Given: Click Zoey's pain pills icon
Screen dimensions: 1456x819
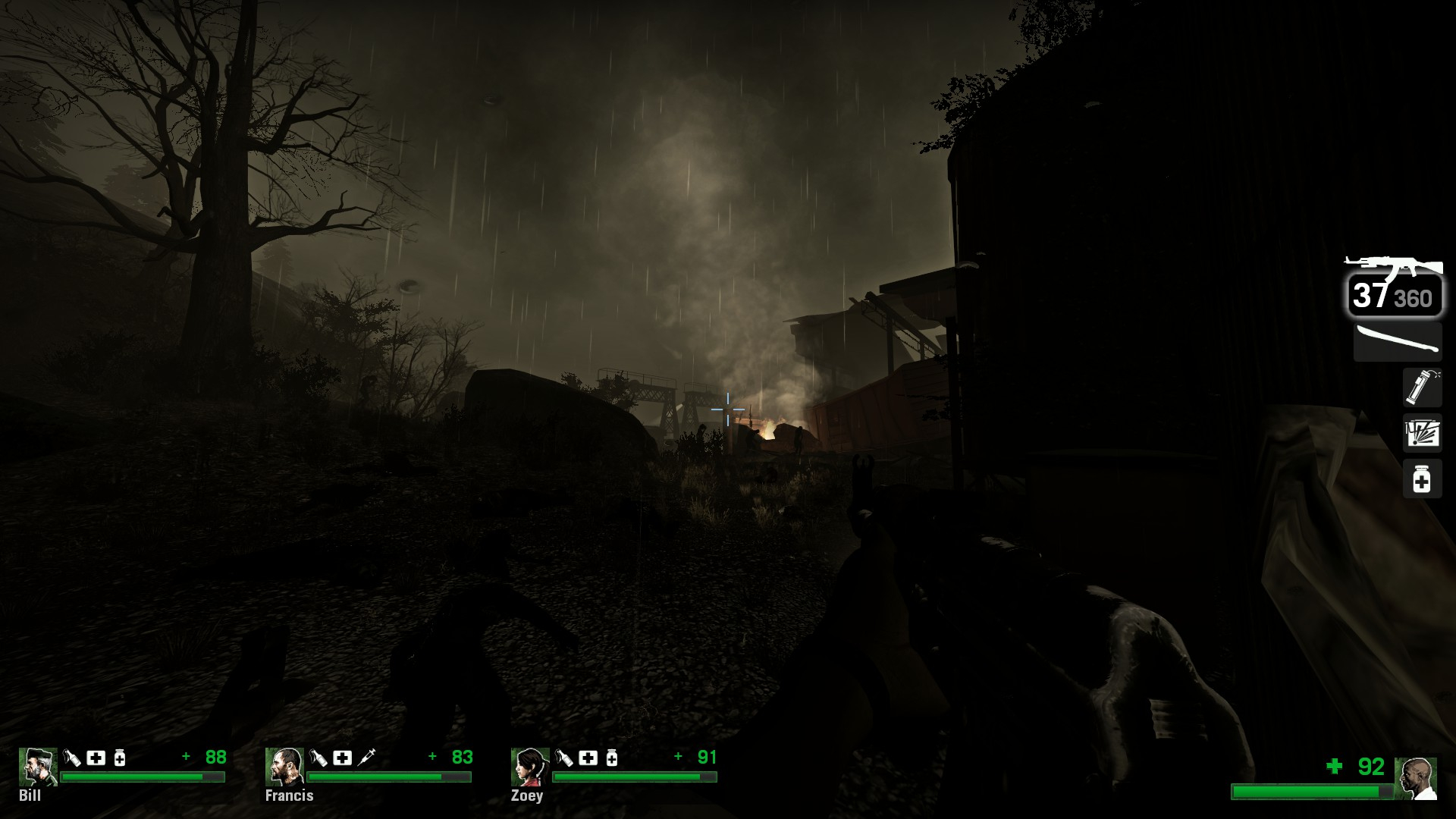Looking at the screenshot, I should [x=612, y=758].
